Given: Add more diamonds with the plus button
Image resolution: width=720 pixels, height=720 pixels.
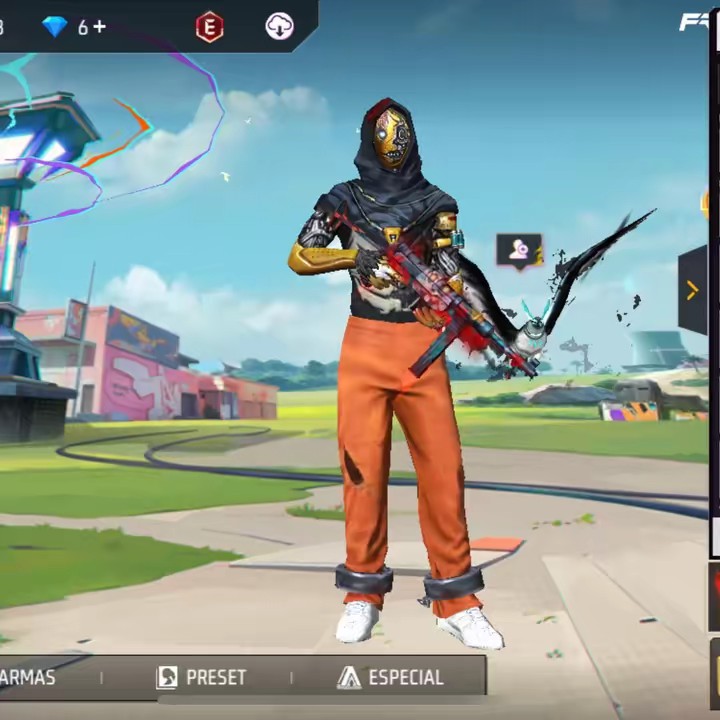Looking at the screenshot, I should pyautogui.click(x=99, y=27).
